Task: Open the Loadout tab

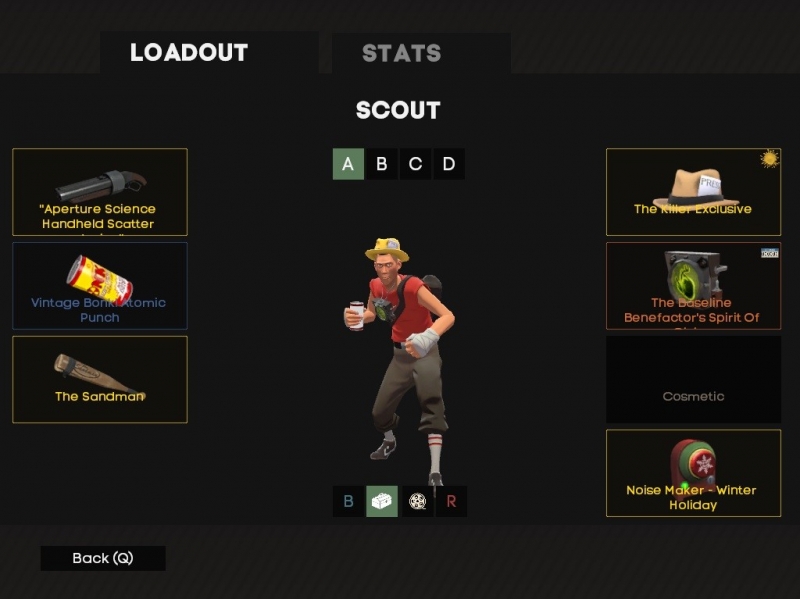Action: click(x=189, y=53)
